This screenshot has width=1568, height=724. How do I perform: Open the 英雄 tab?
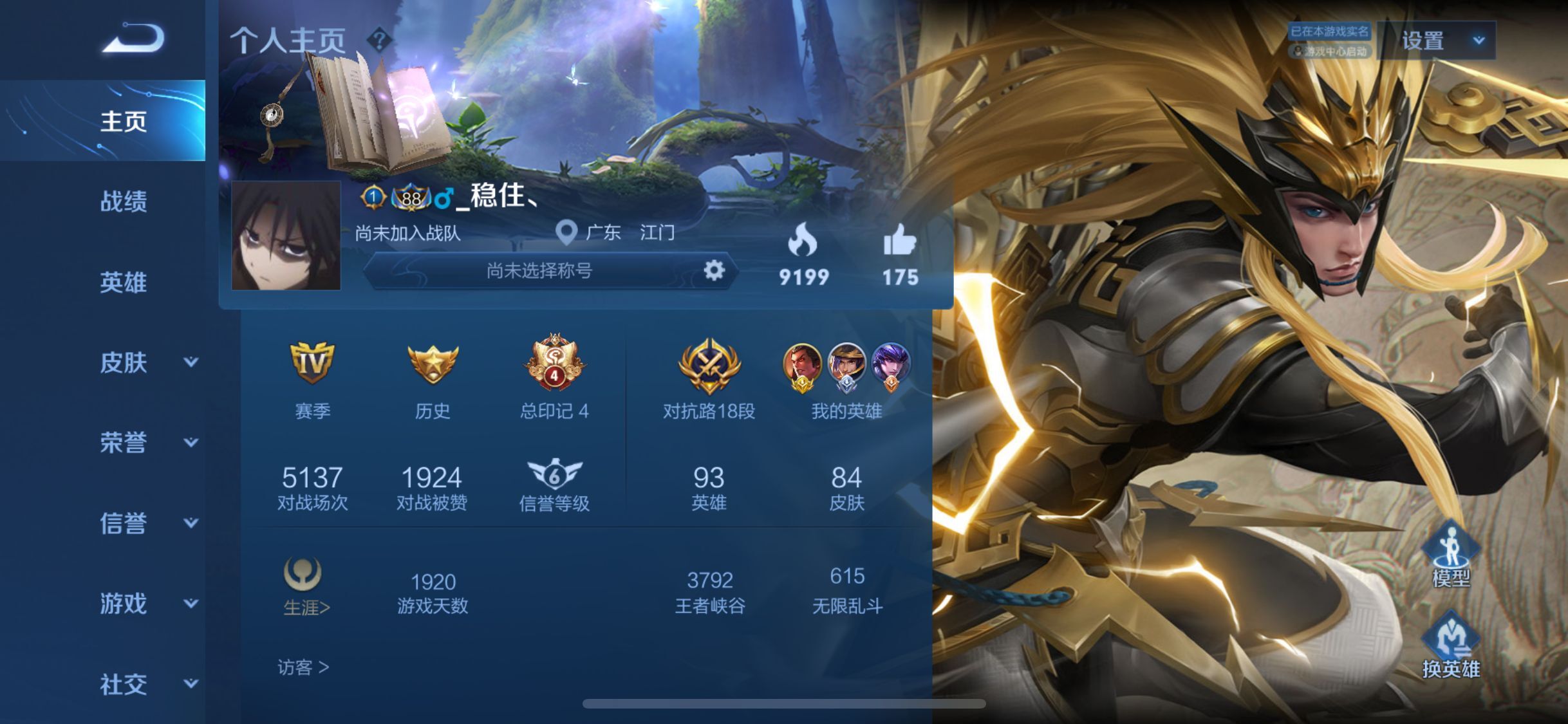(123, 282)
